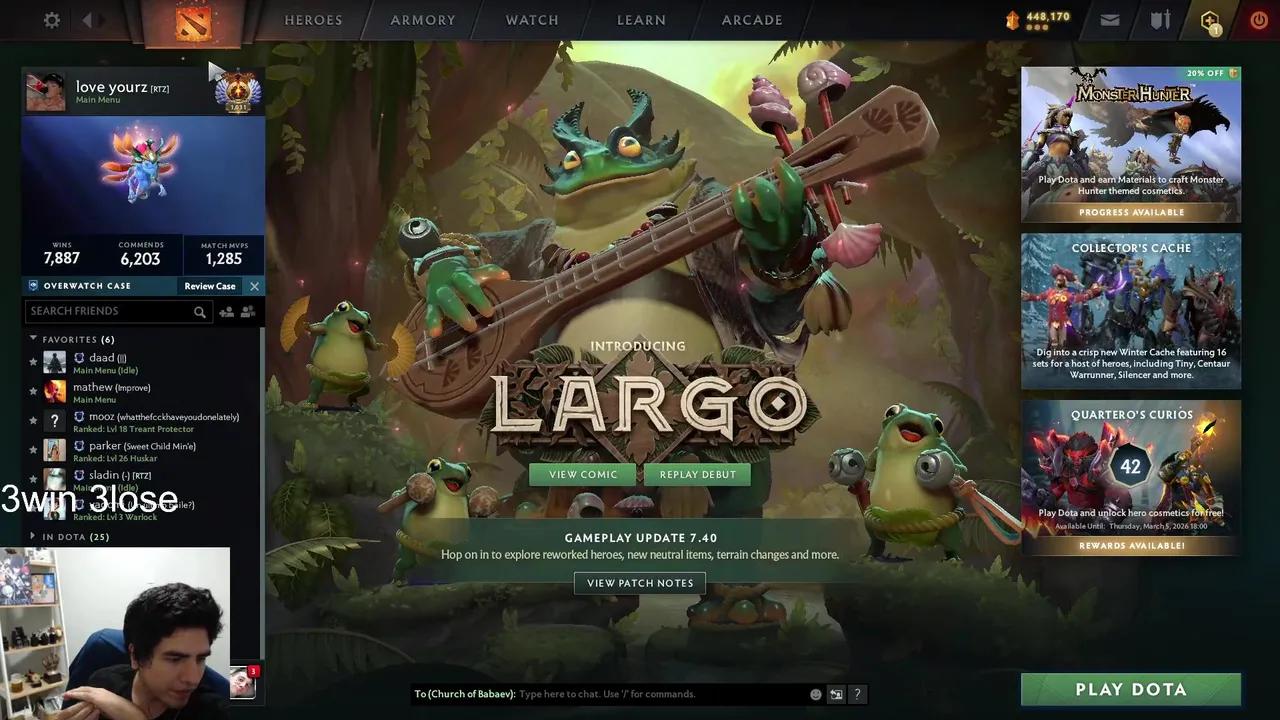The height and width of the screenshot is (720, 1280).
Task: Click the add friend icon
Action: 226,311
